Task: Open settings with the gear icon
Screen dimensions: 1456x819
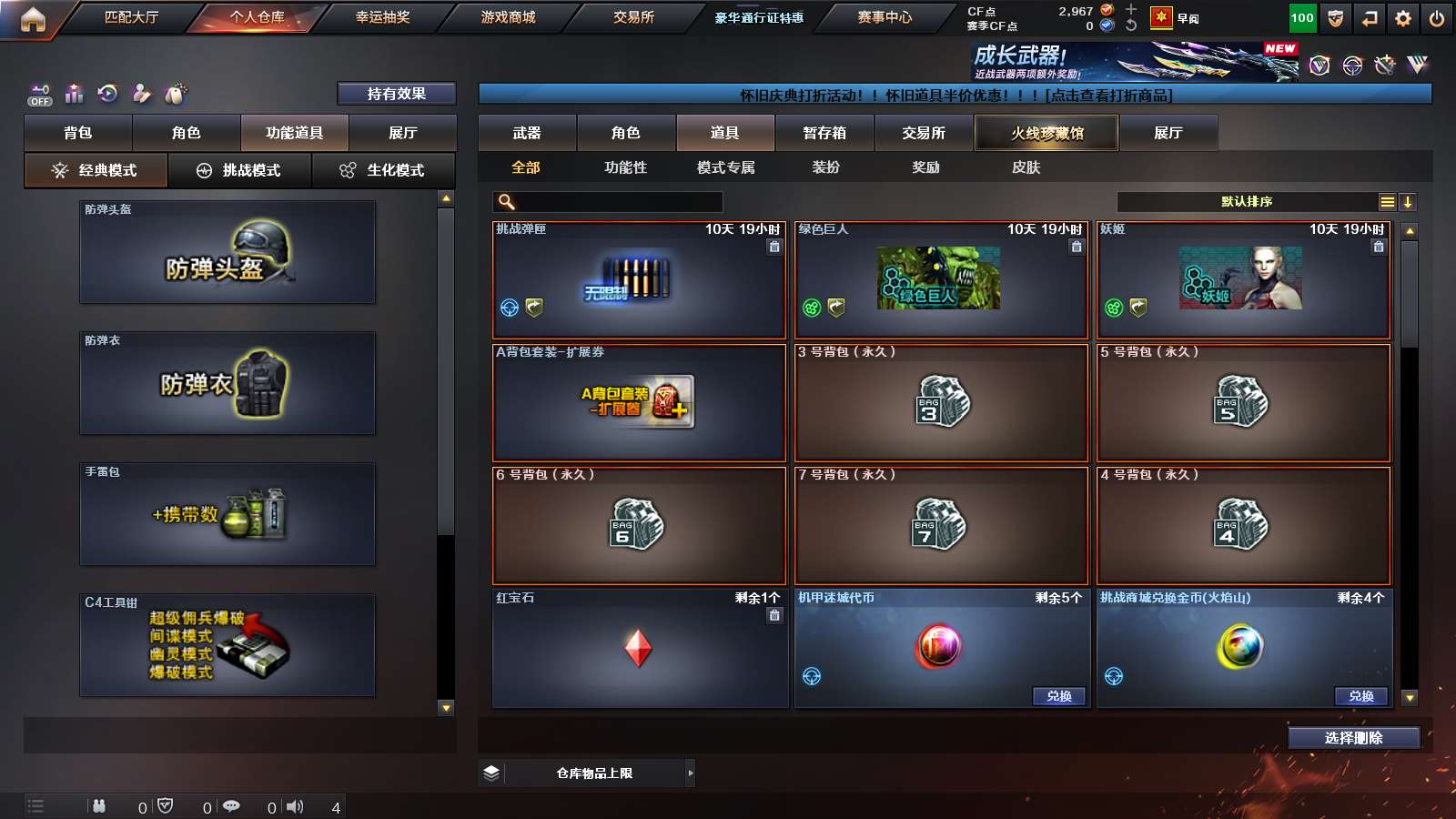Action: [1403, 18]
